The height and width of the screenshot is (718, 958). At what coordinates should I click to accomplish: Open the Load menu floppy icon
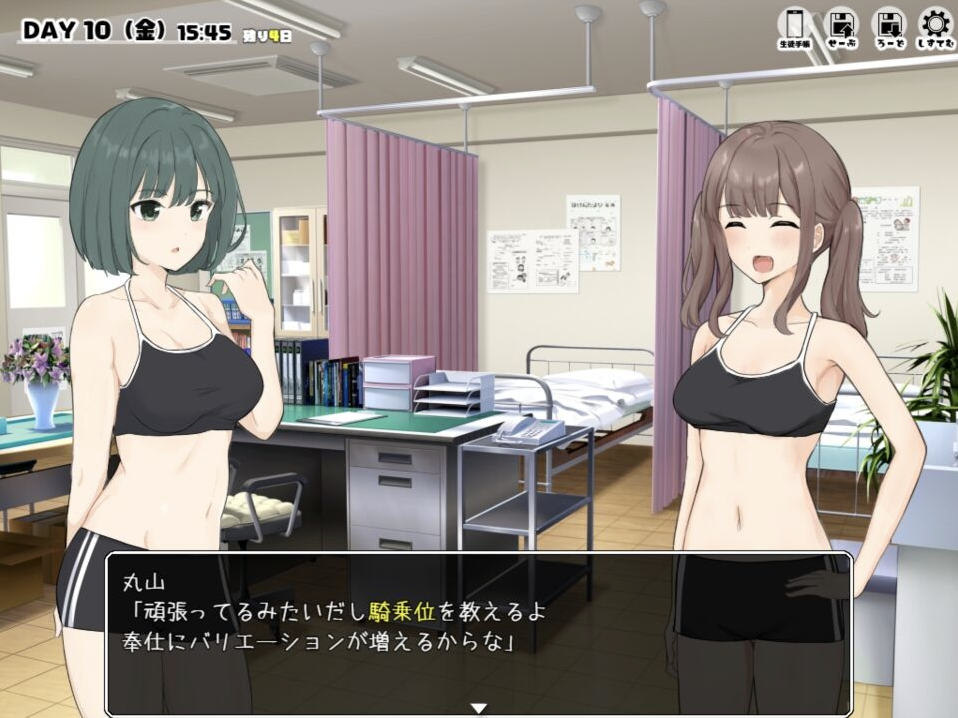[x=888, y=27]
